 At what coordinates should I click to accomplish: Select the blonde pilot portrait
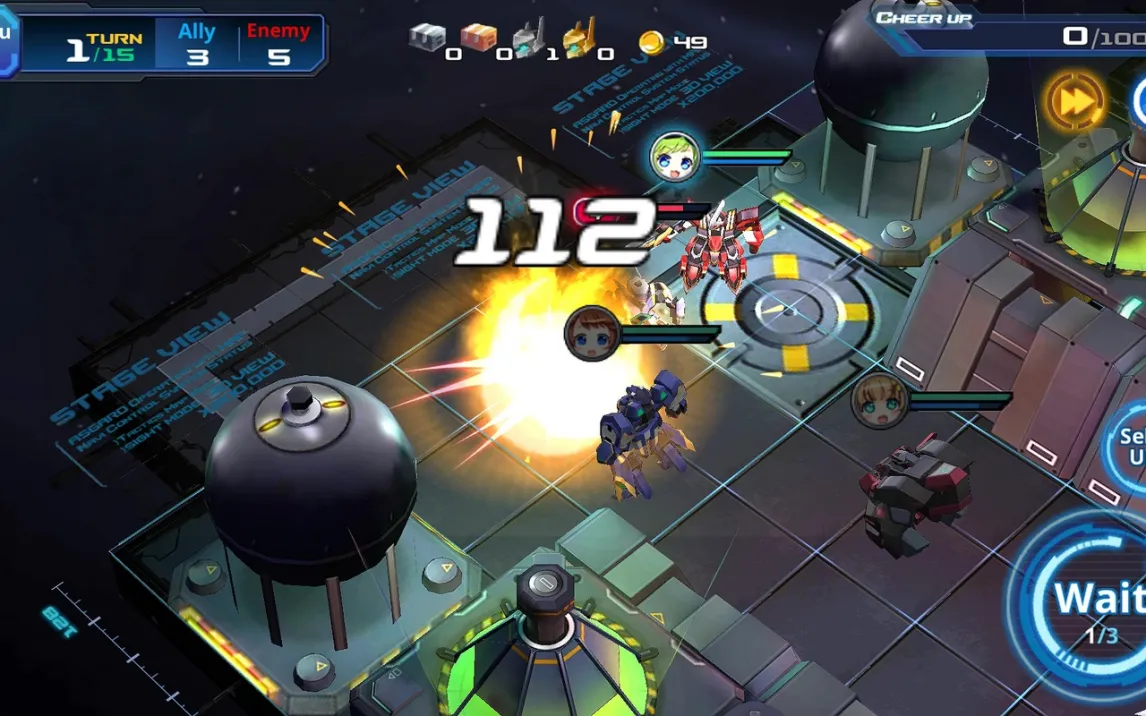point(879,401)
